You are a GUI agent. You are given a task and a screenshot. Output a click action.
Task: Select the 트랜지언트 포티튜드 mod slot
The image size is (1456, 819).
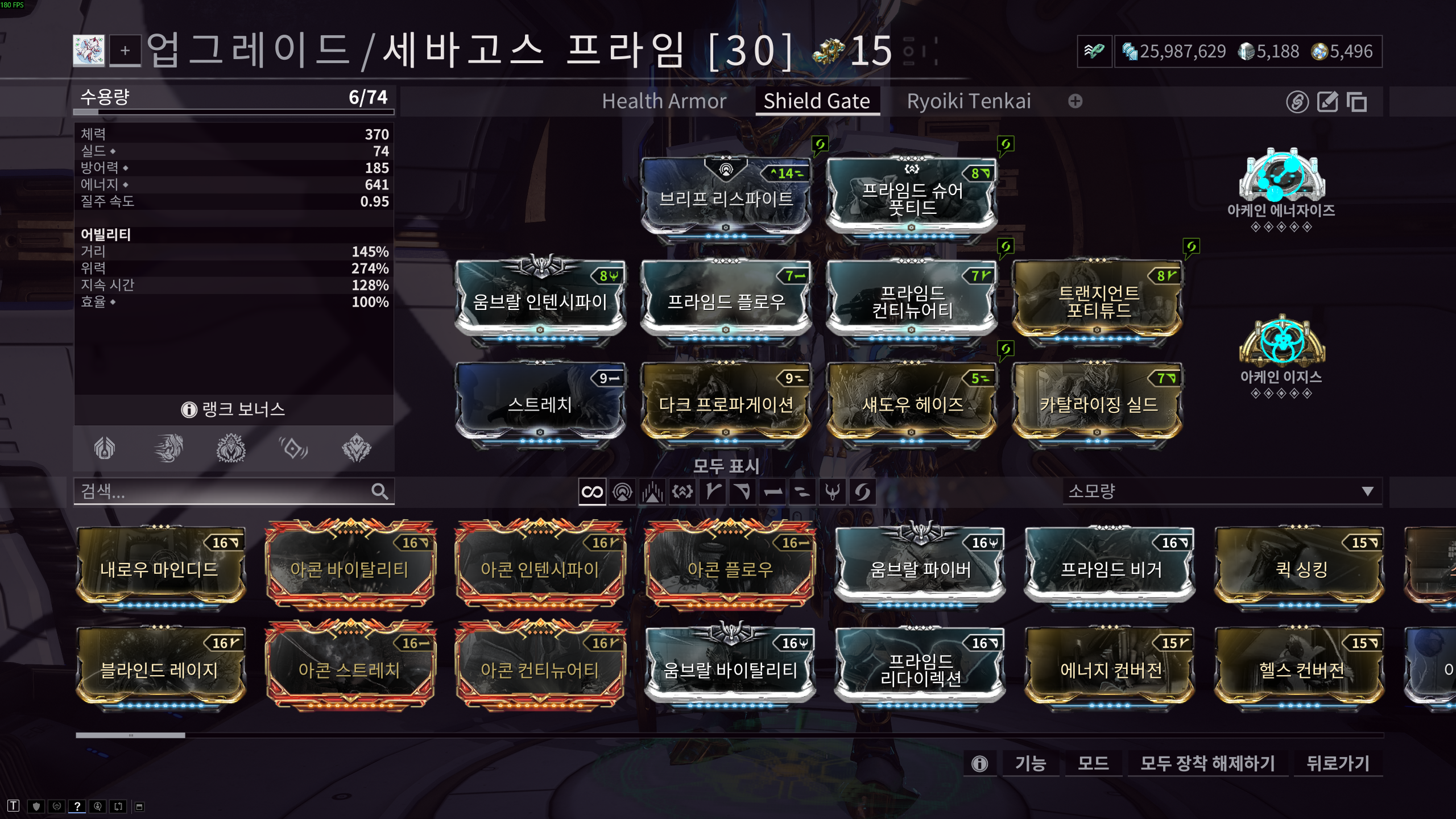tap(1098, 300)
